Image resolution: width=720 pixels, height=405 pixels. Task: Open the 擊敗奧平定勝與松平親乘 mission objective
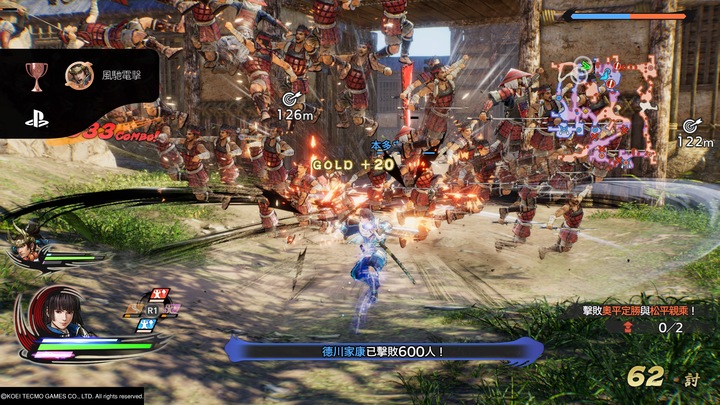click(647, 311)
